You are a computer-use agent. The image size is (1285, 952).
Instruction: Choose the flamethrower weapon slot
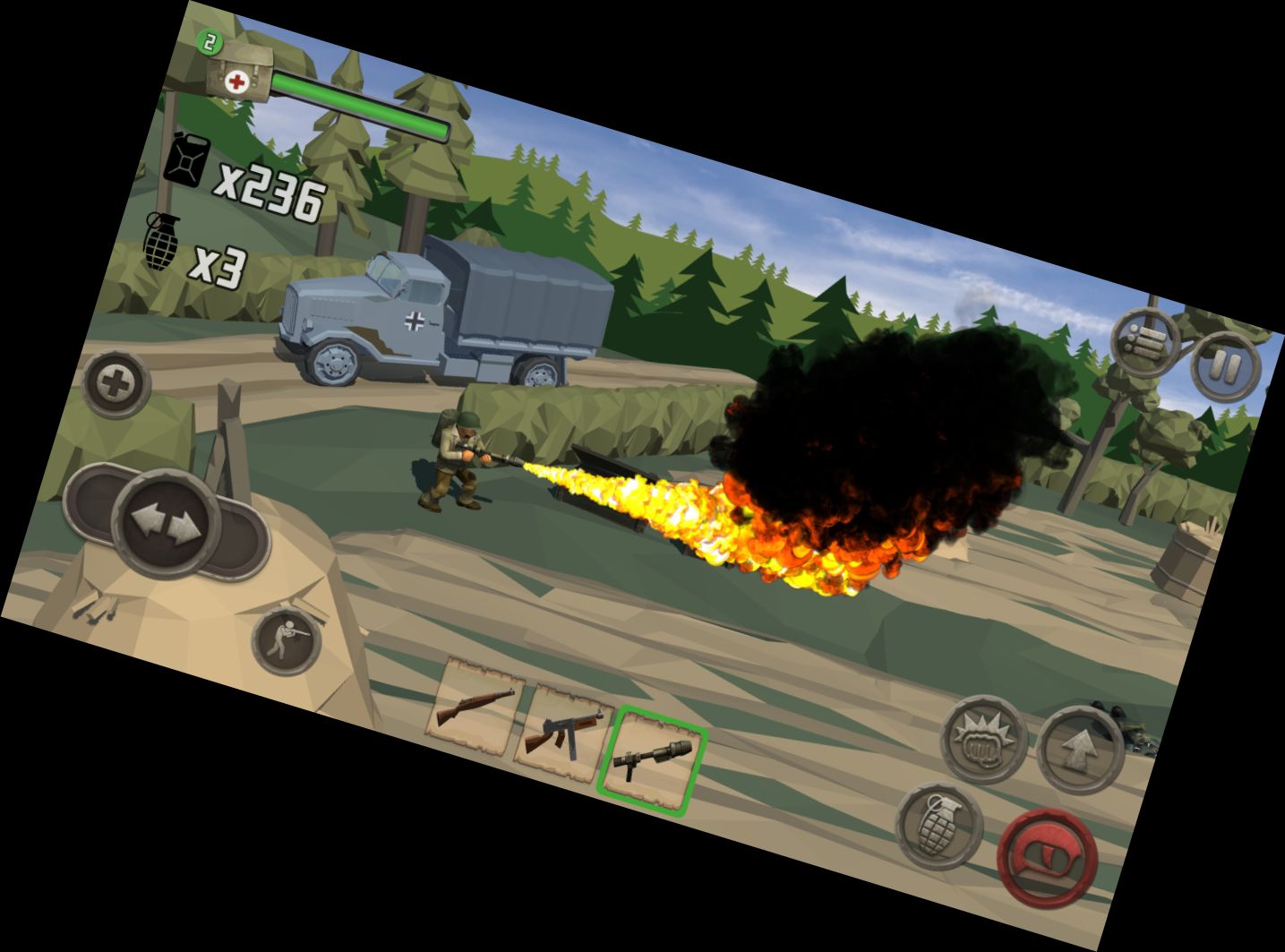[x=651, y=761]
